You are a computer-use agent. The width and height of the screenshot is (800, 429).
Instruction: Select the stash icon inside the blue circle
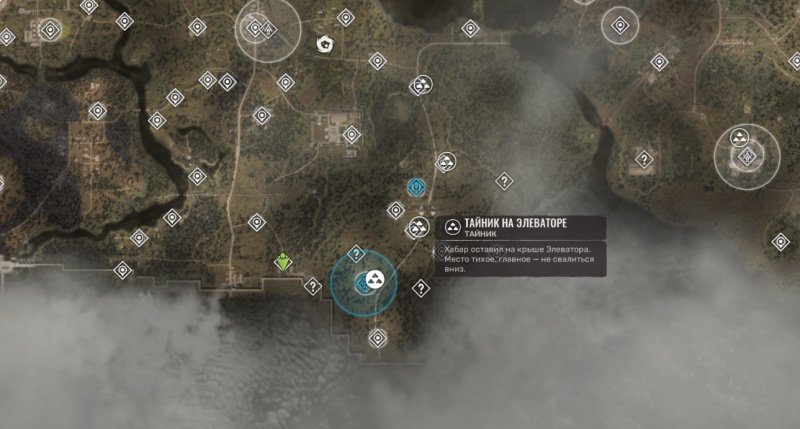click(x=376, y=279)
